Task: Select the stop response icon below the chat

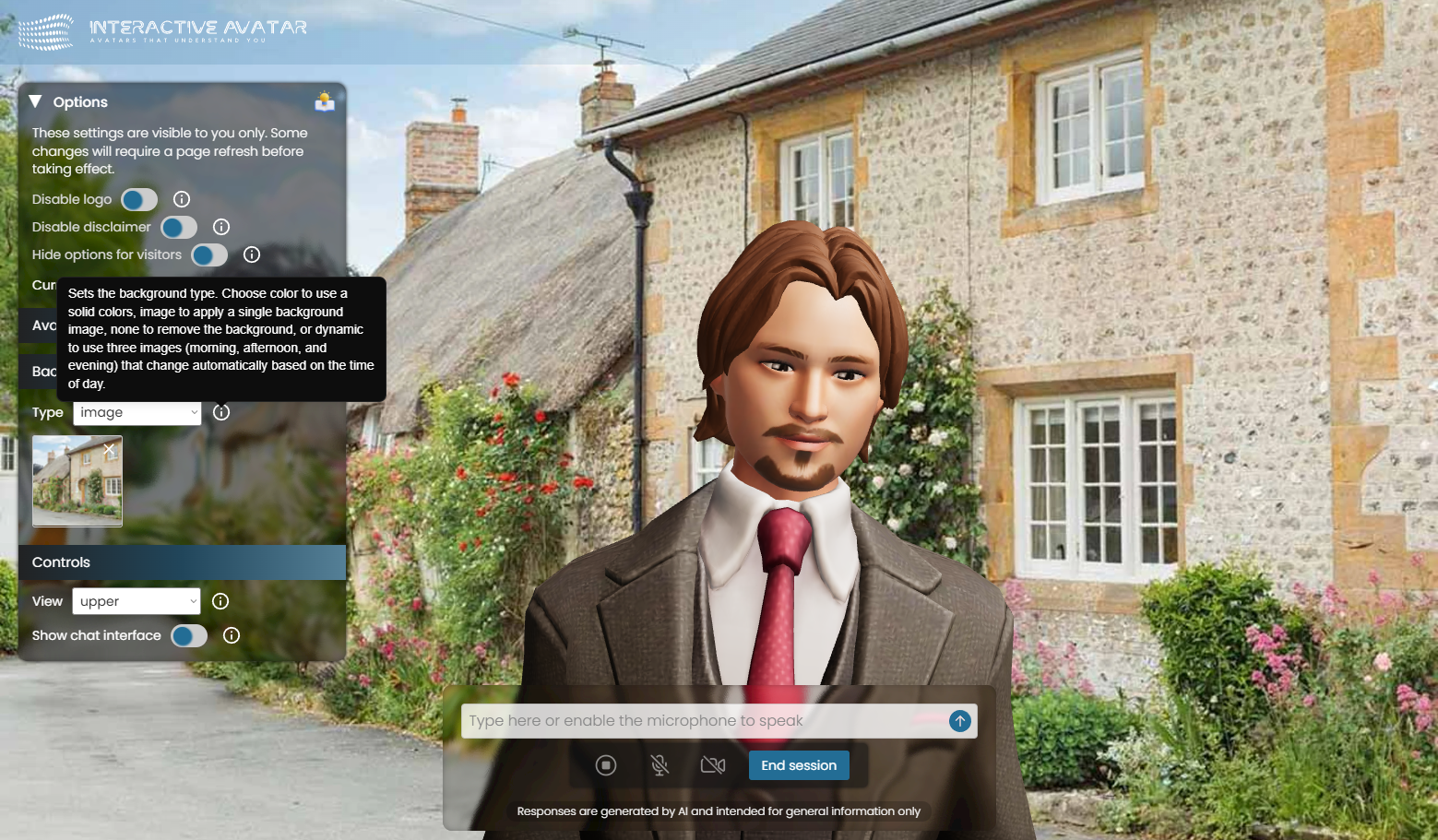Action: pyautogui.click(x=606, y=764)
